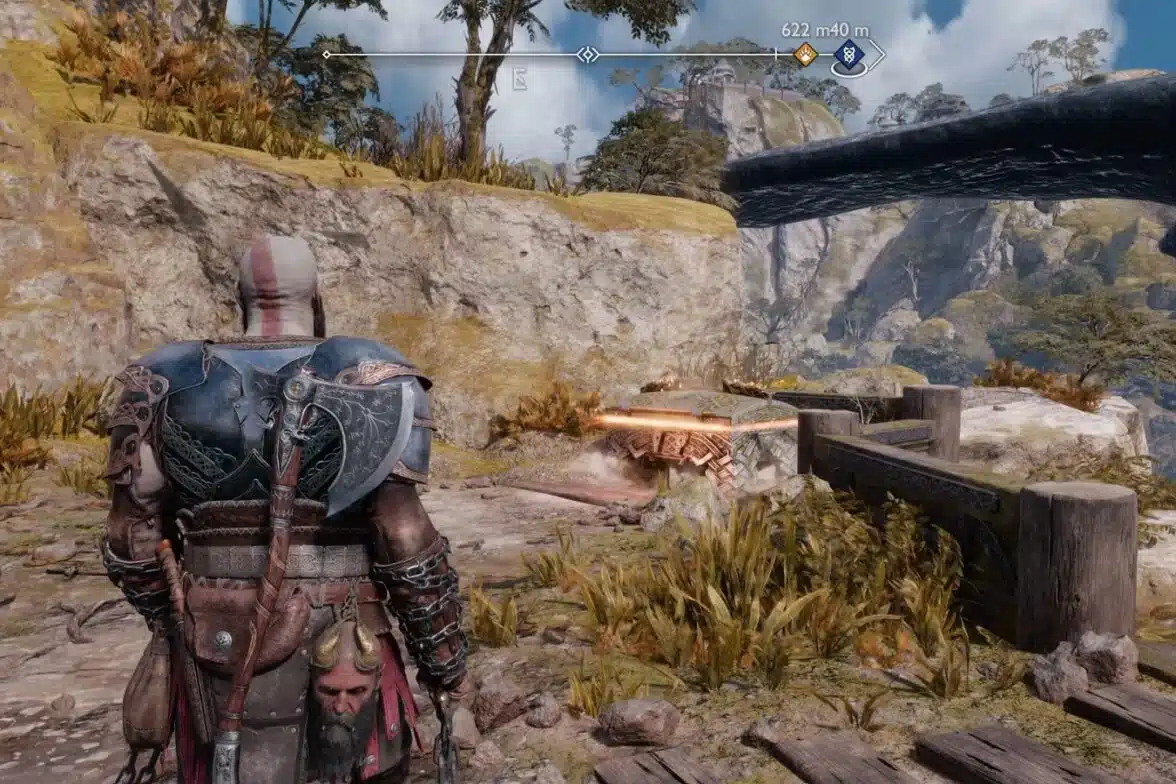Select the orange paw quest marker on compass
The width and height of the screenshot is (1176, 784).
tap(805, 55)
